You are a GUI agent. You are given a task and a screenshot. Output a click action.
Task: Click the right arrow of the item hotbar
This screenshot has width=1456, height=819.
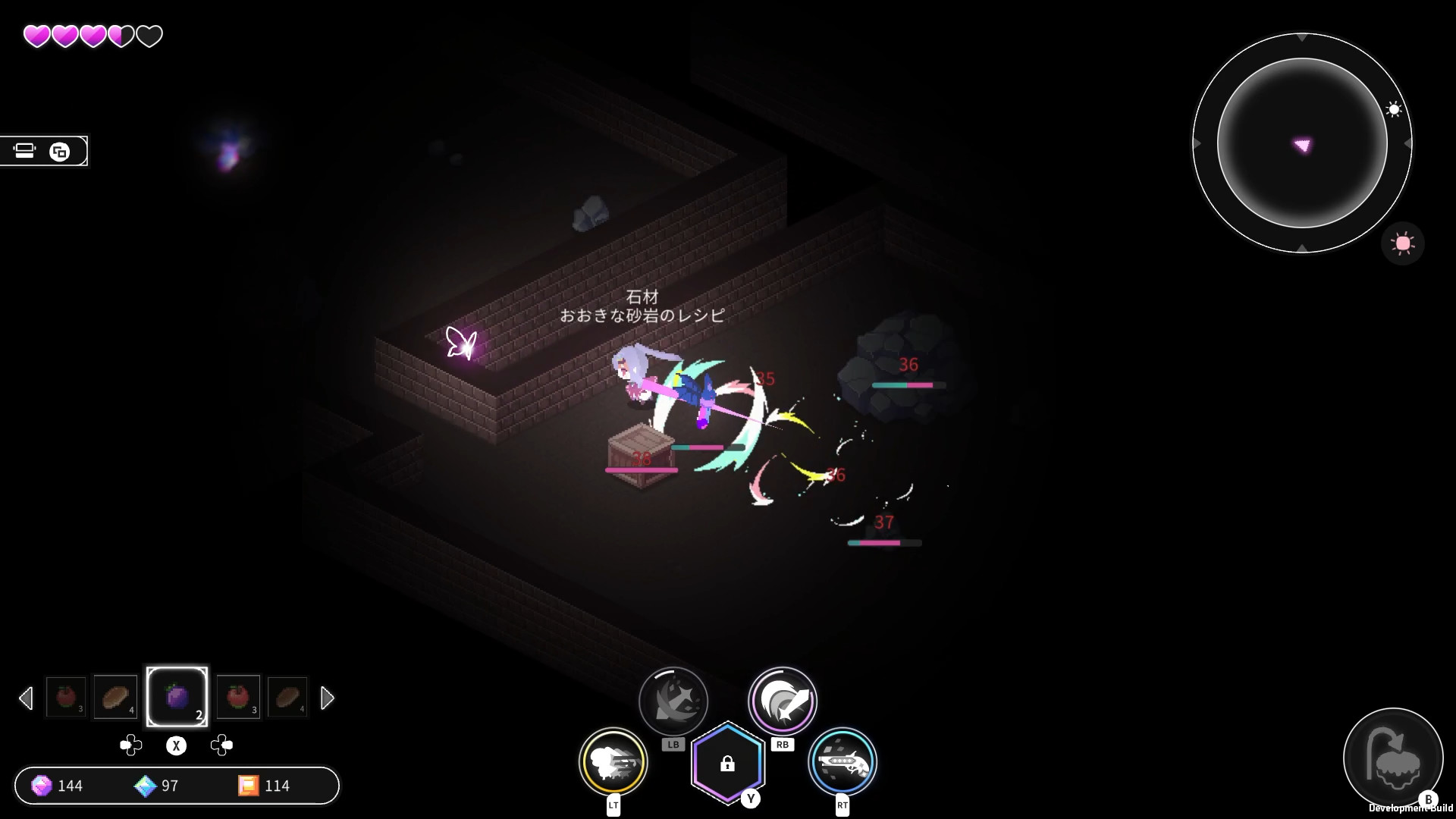click(328, 698)
